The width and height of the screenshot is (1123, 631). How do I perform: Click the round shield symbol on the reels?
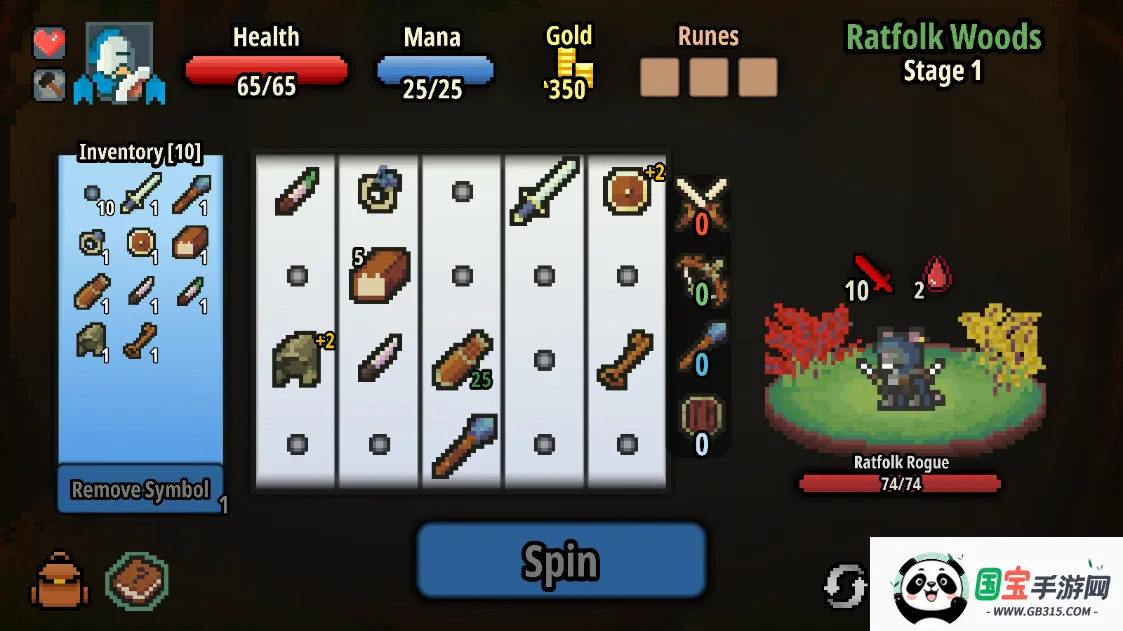[x=627, y=190]
